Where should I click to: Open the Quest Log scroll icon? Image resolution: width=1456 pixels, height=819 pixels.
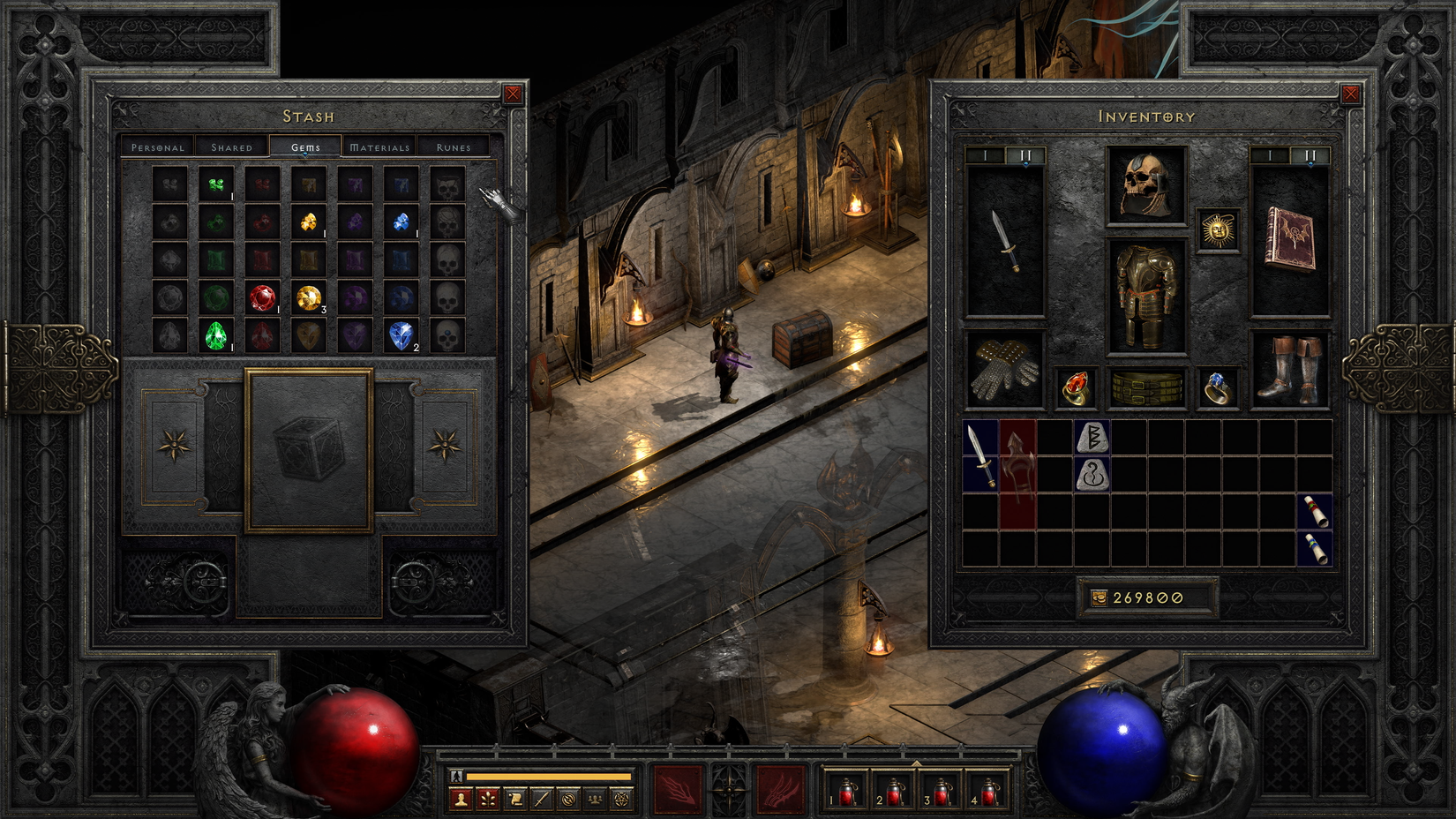click(x=515, y=799)
